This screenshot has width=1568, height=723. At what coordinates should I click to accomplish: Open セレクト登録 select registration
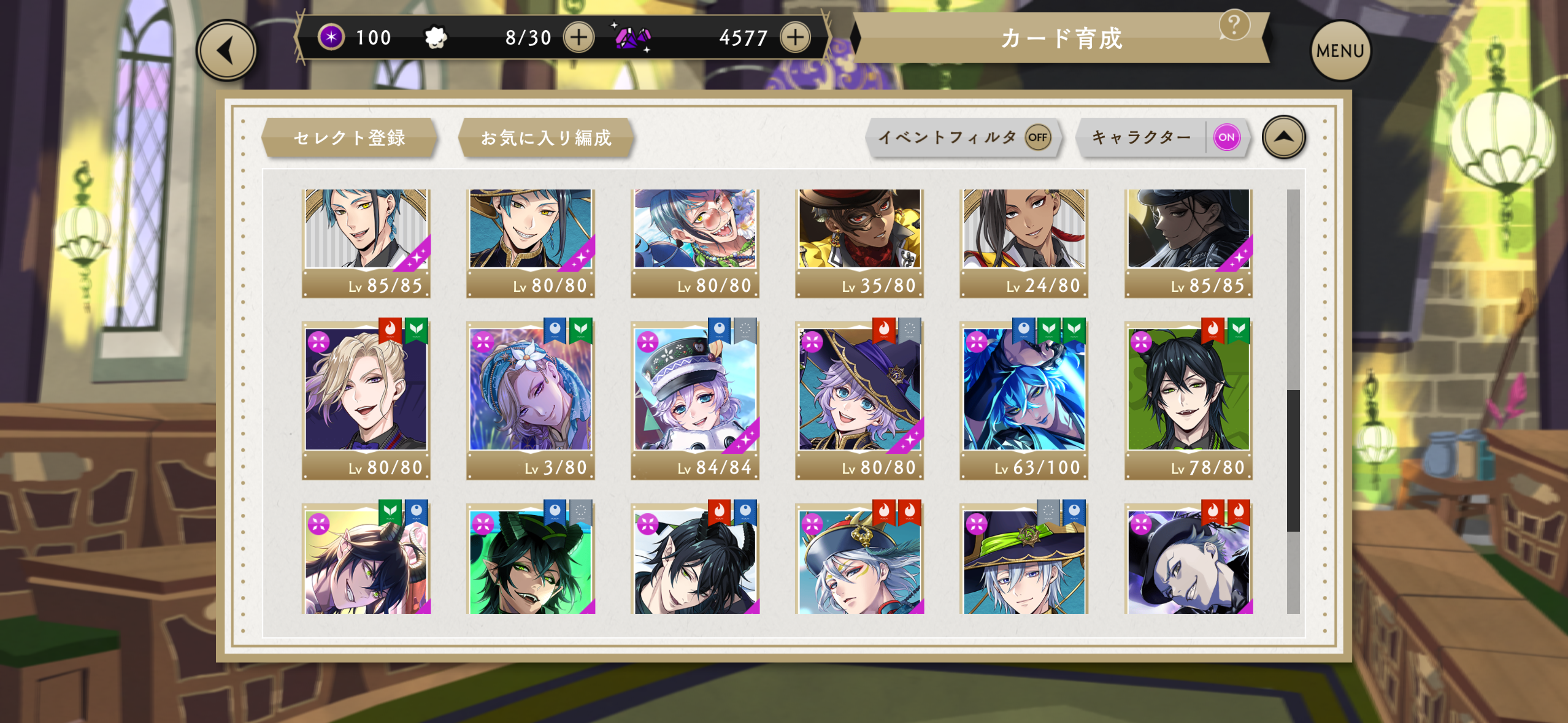click(349, 137)
